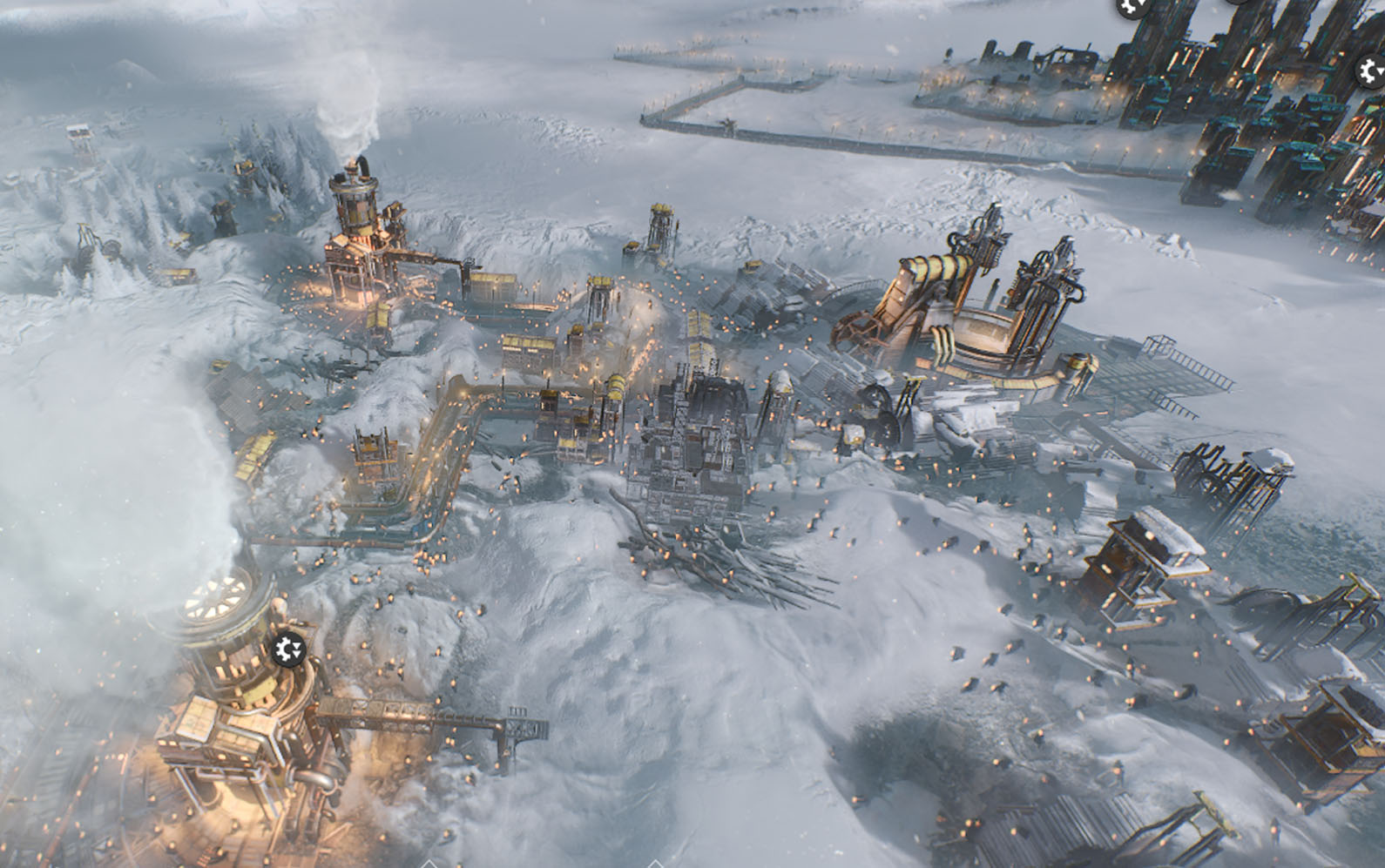The height and width of the screenshot is (868, 1385).
Task: Click the fully visible gear efficiency marker
Action: tap(287, 649)
